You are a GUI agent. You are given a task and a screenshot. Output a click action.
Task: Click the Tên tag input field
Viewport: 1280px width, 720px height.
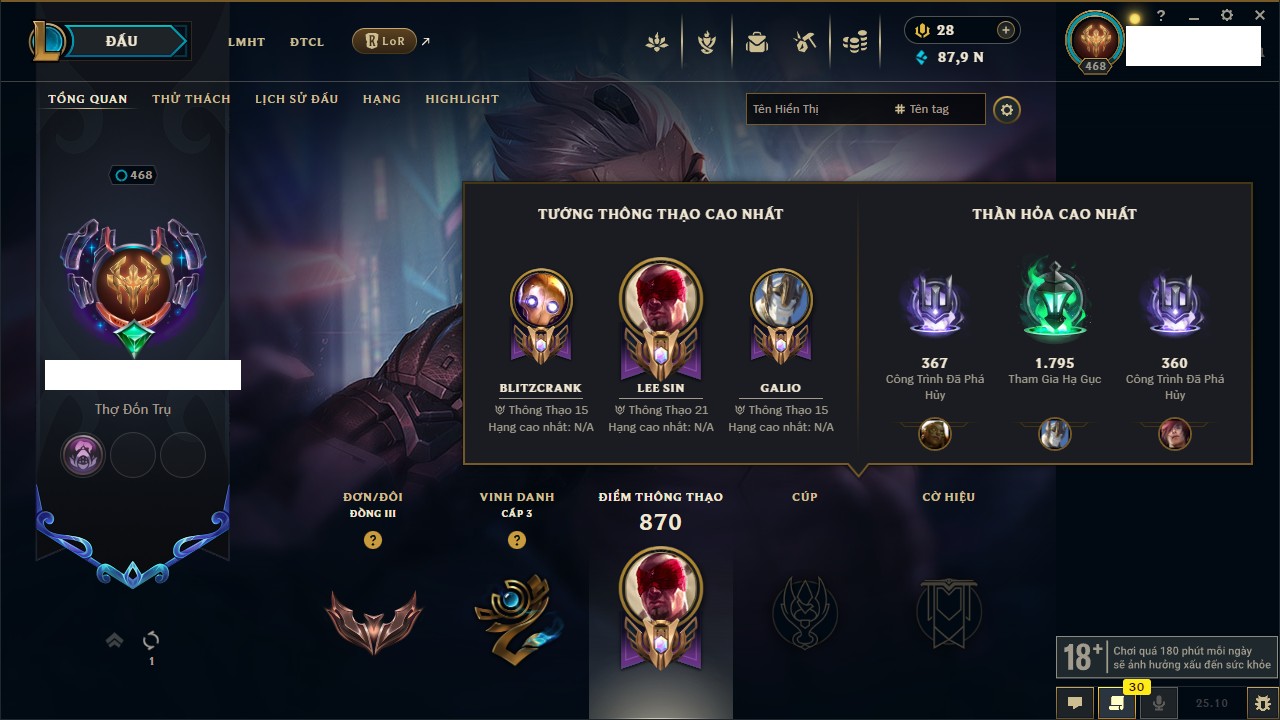(935, 109)
